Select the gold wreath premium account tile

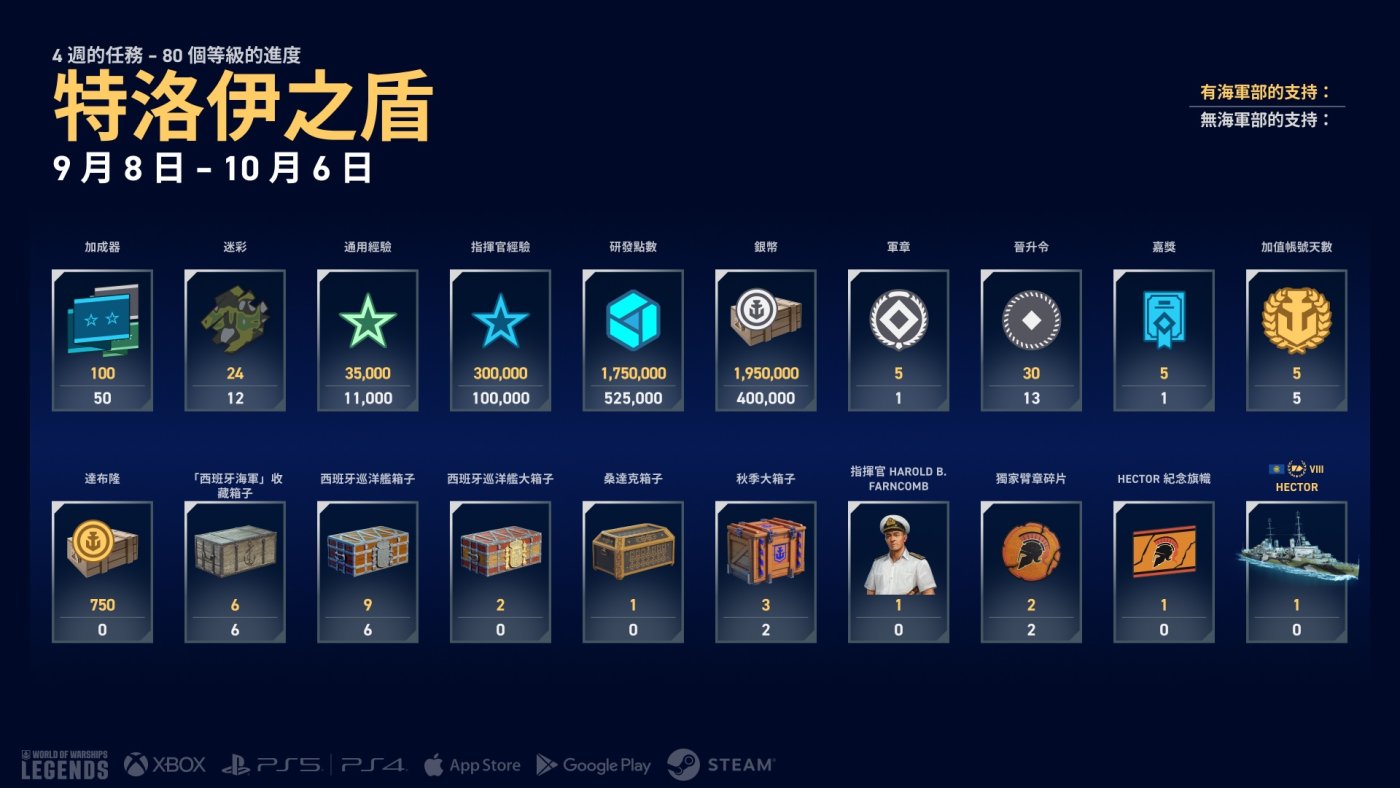tap(1296, 340)
